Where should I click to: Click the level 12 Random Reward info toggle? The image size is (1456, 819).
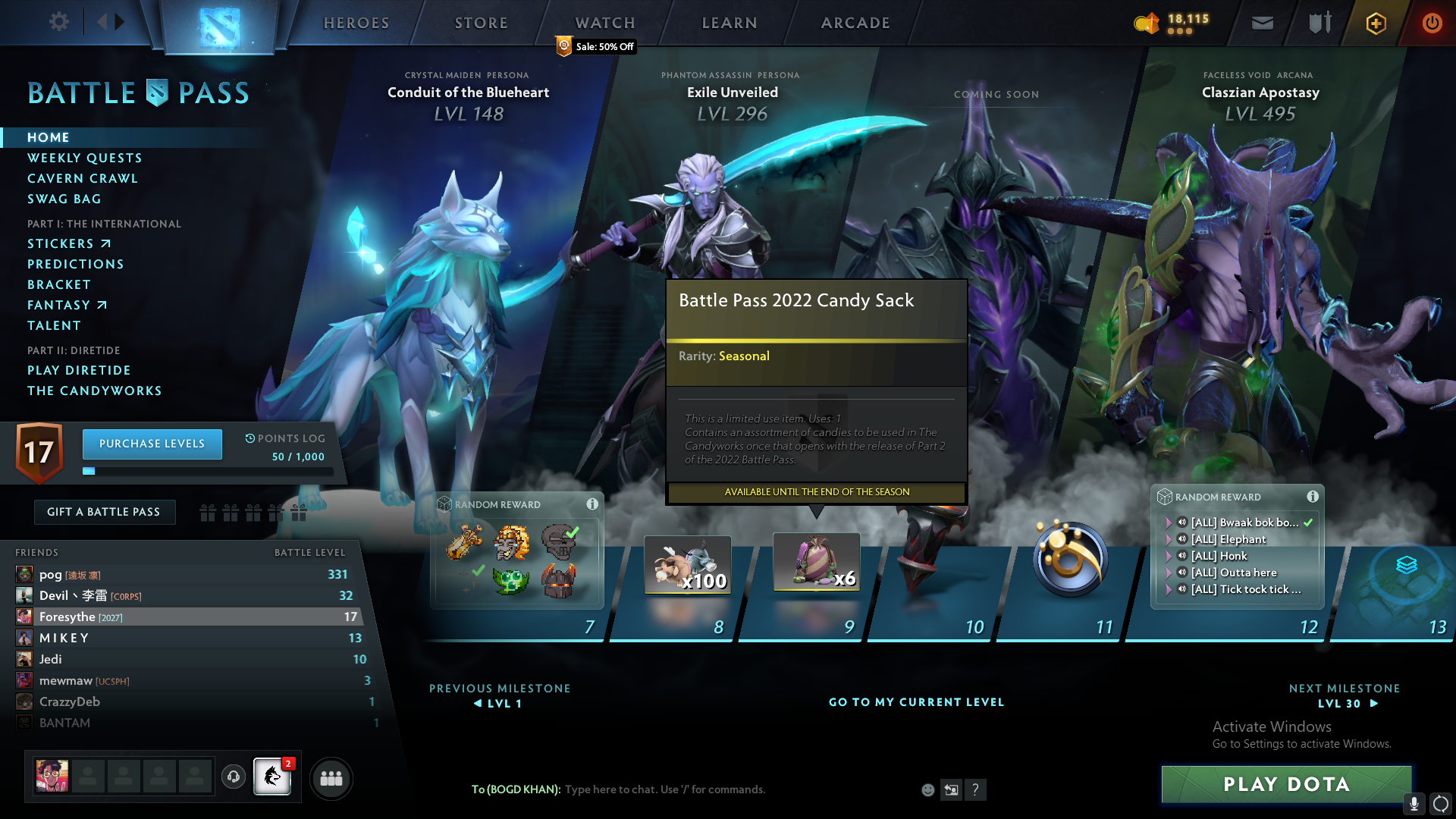(1313, 497)
